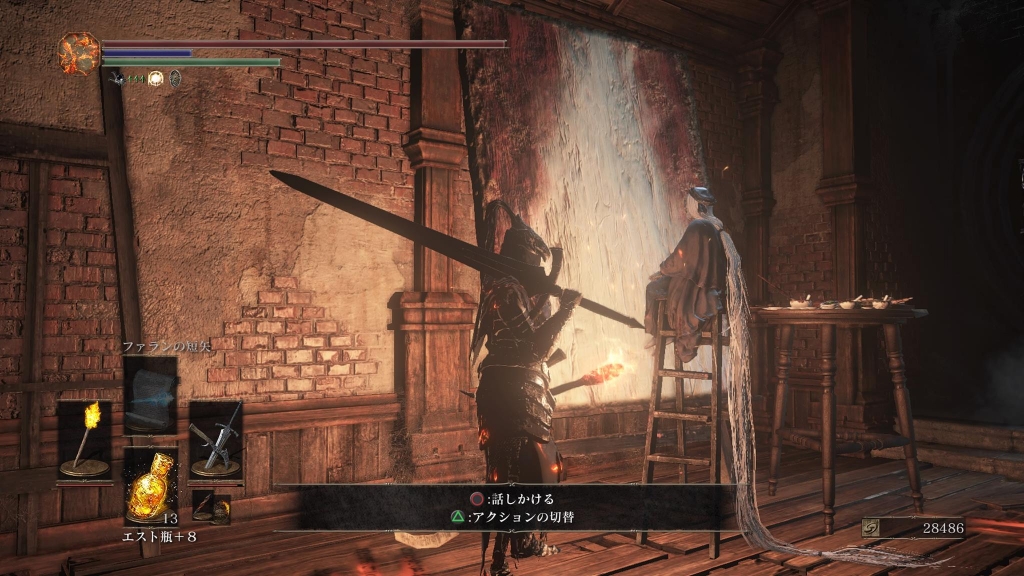Use the Estus Flask +8 item slot
Image resolution: width=1024 pixels, height=576 pixels.
coord(151,486)
